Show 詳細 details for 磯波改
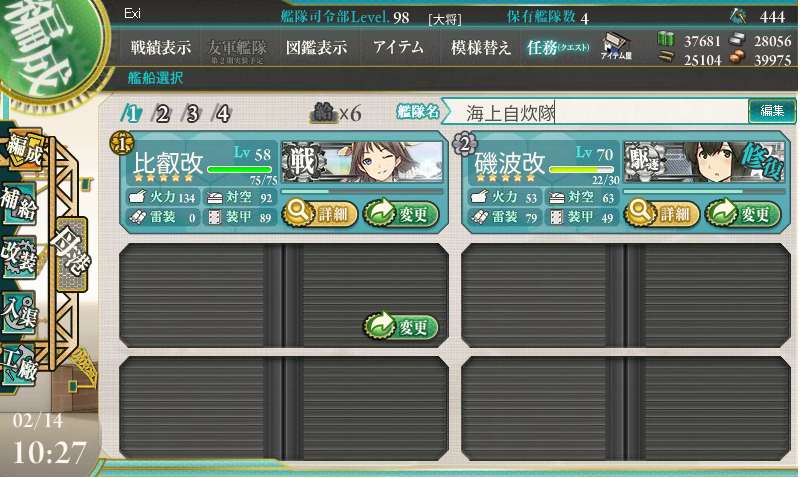 (x=662, y=212)
